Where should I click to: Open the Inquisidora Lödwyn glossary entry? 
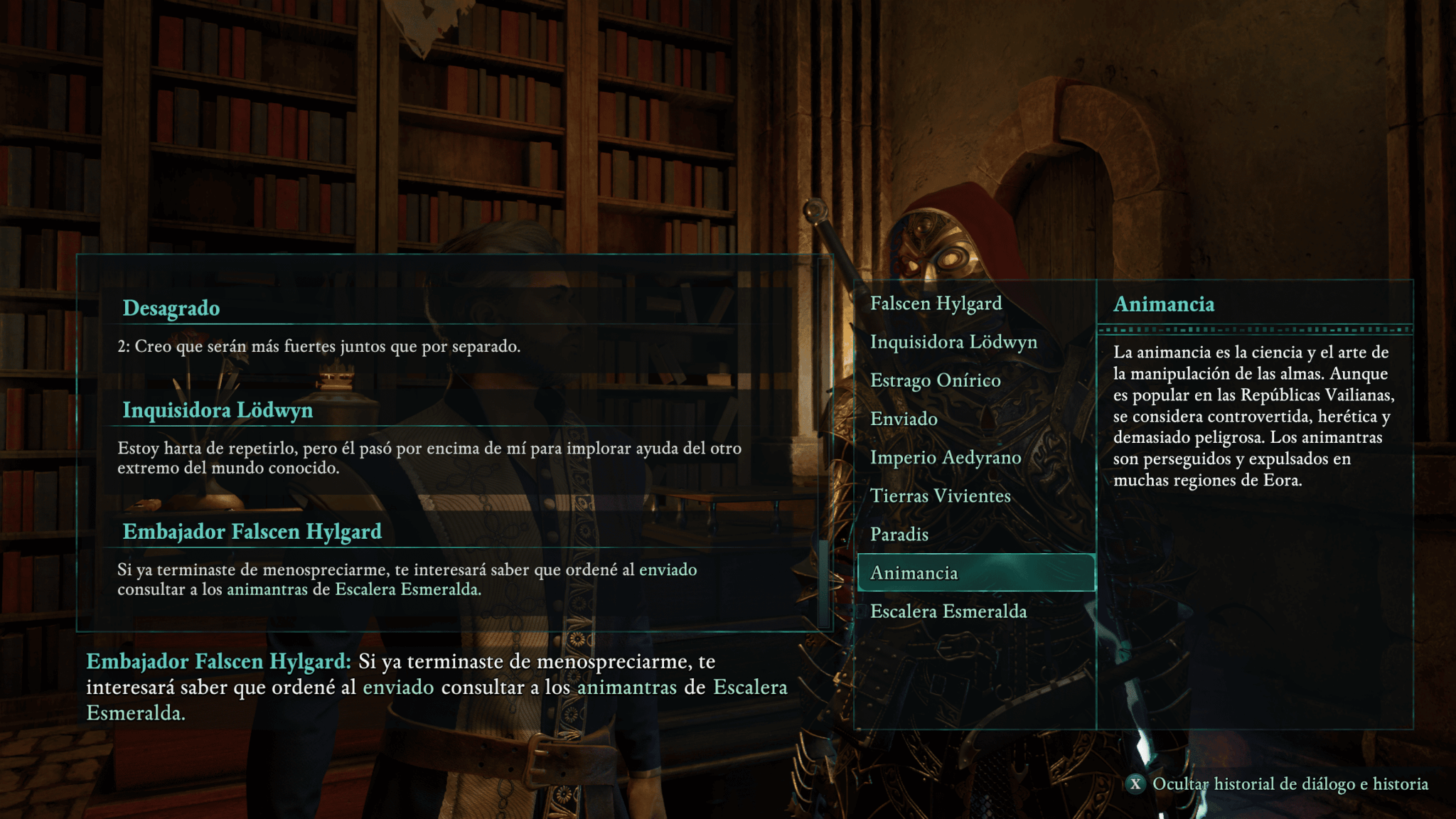point(953,342)
